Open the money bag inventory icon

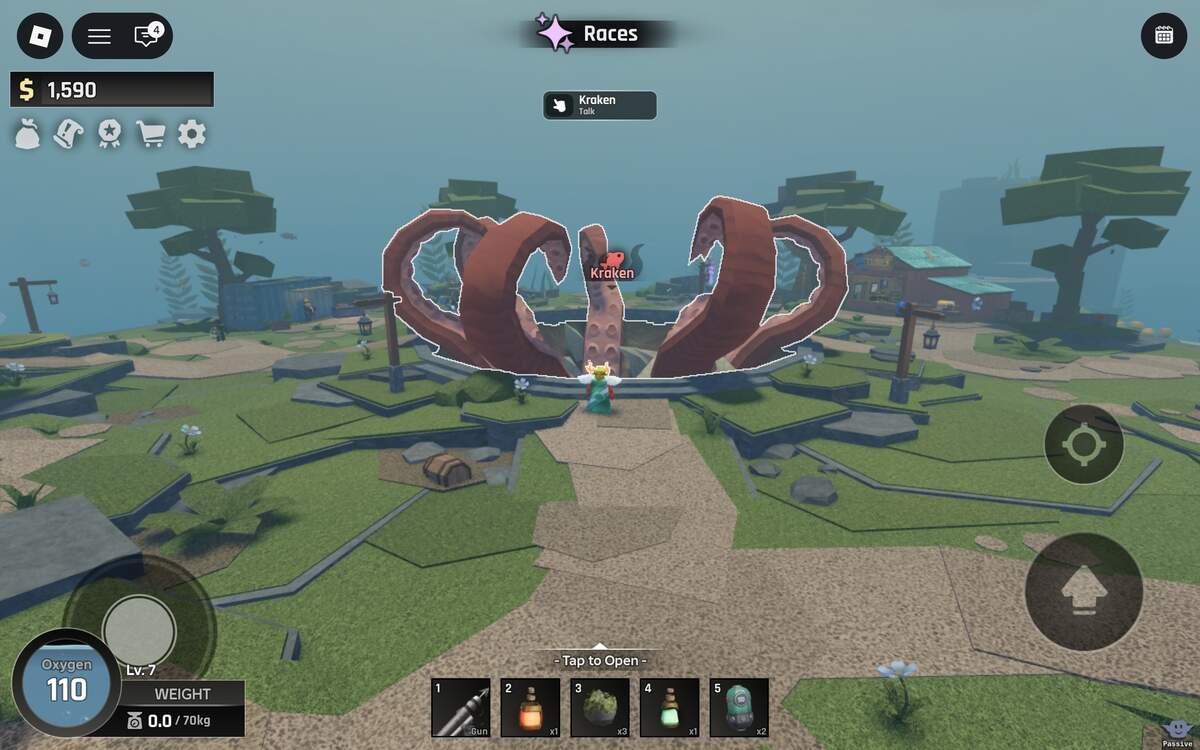[28, 134]
